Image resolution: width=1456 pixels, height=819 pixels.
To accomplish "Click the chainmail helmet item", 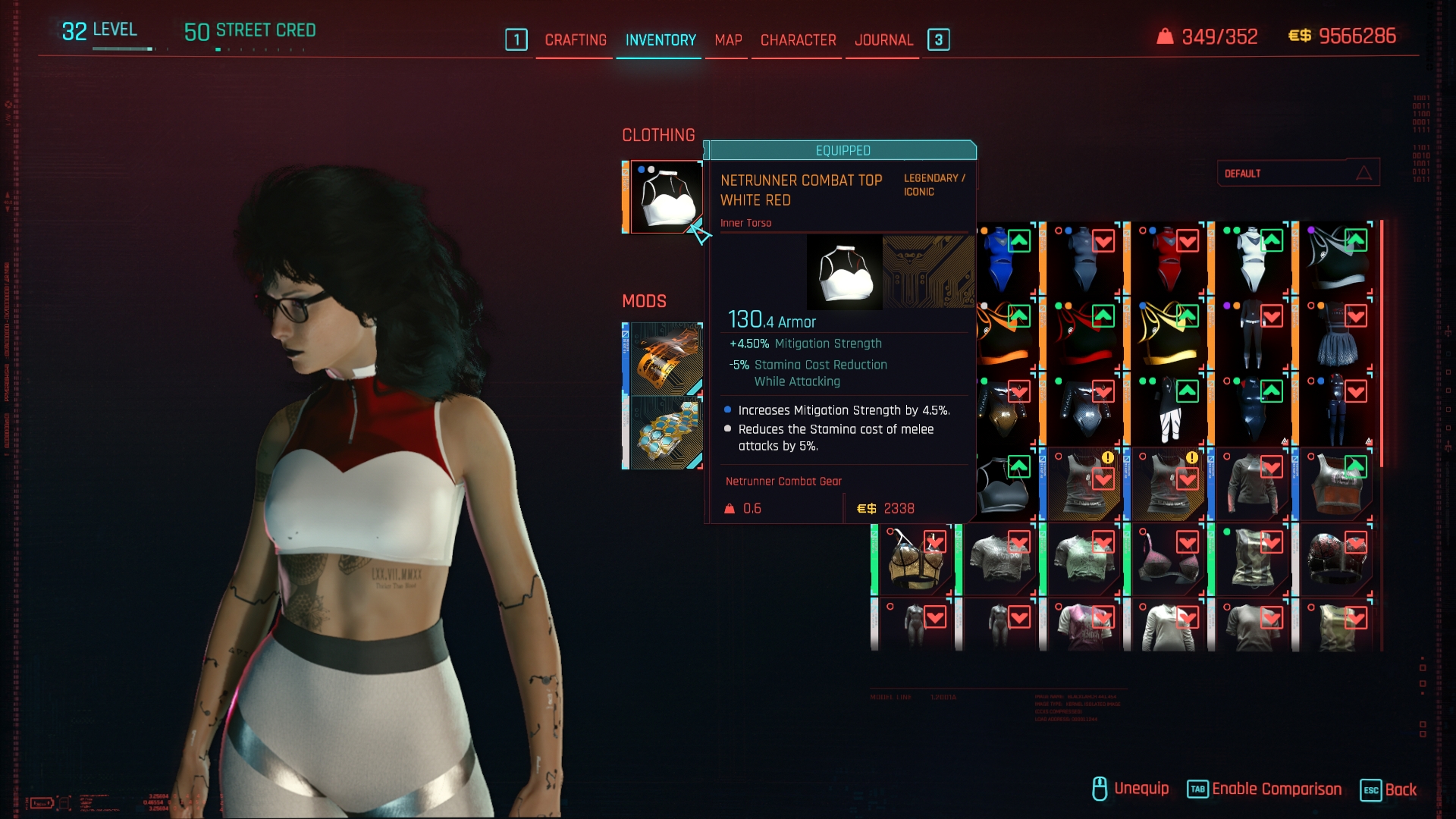I will coord(1337,560).
